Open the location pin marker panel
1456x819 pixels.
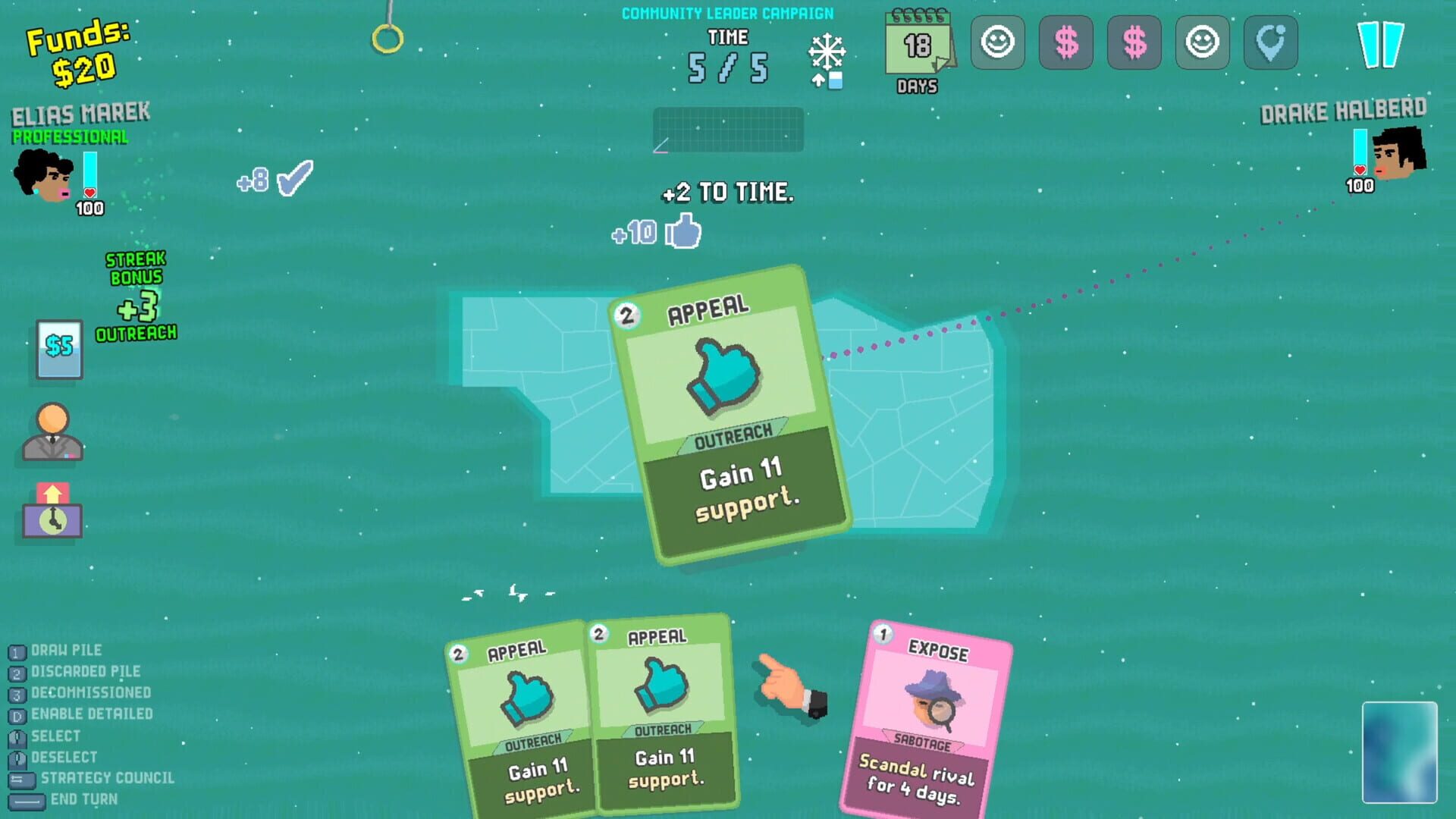1270,43
